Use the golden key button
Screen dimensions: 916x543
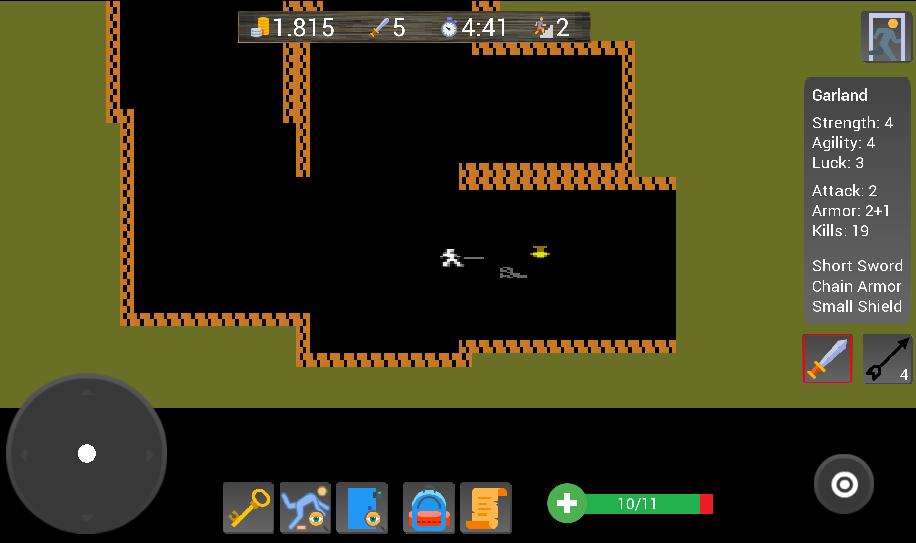tap(248, 507)
